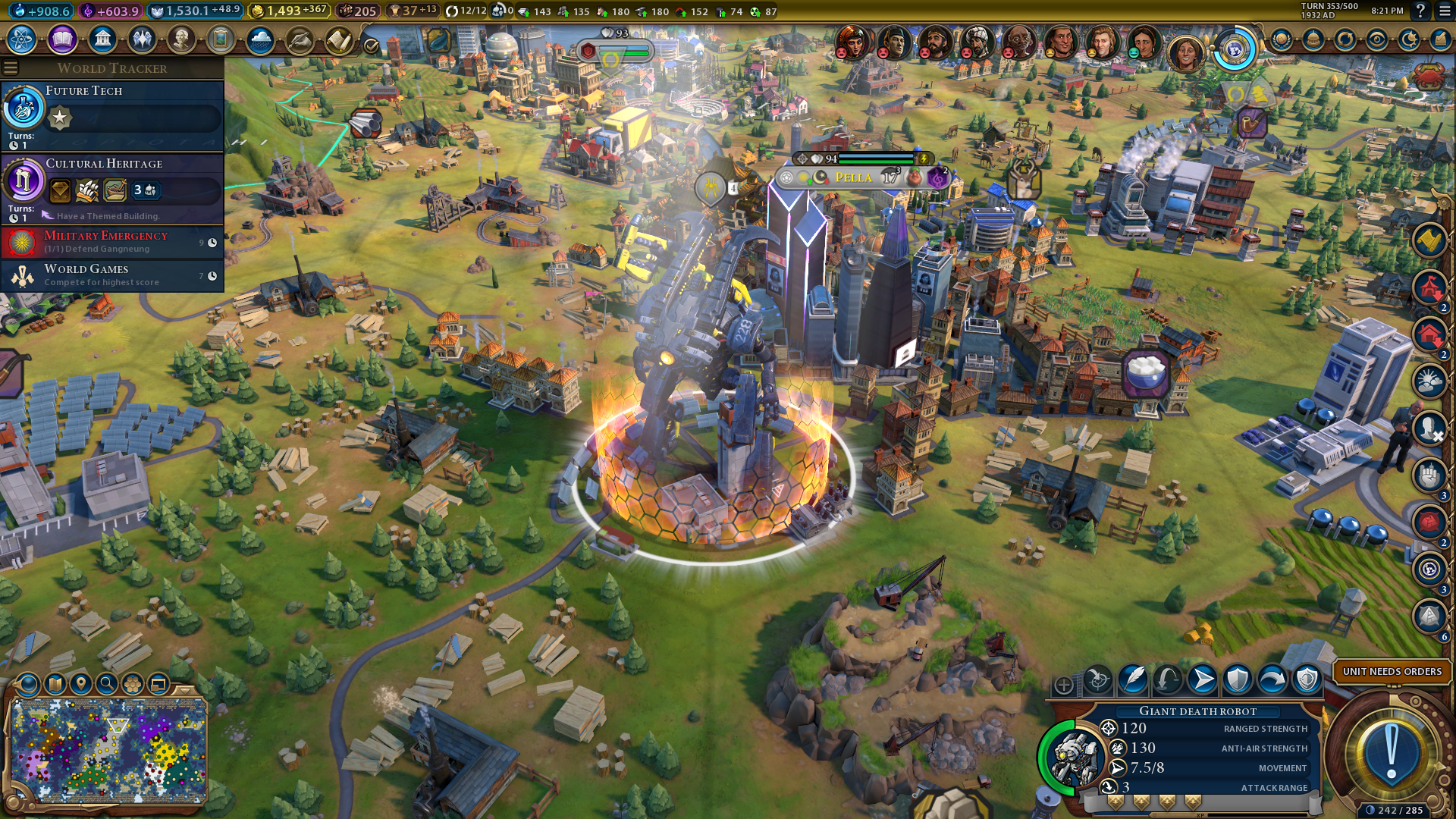Screen dimensions: 1456x819
Task: Select the Future Tech research entry
Action: 112,115
